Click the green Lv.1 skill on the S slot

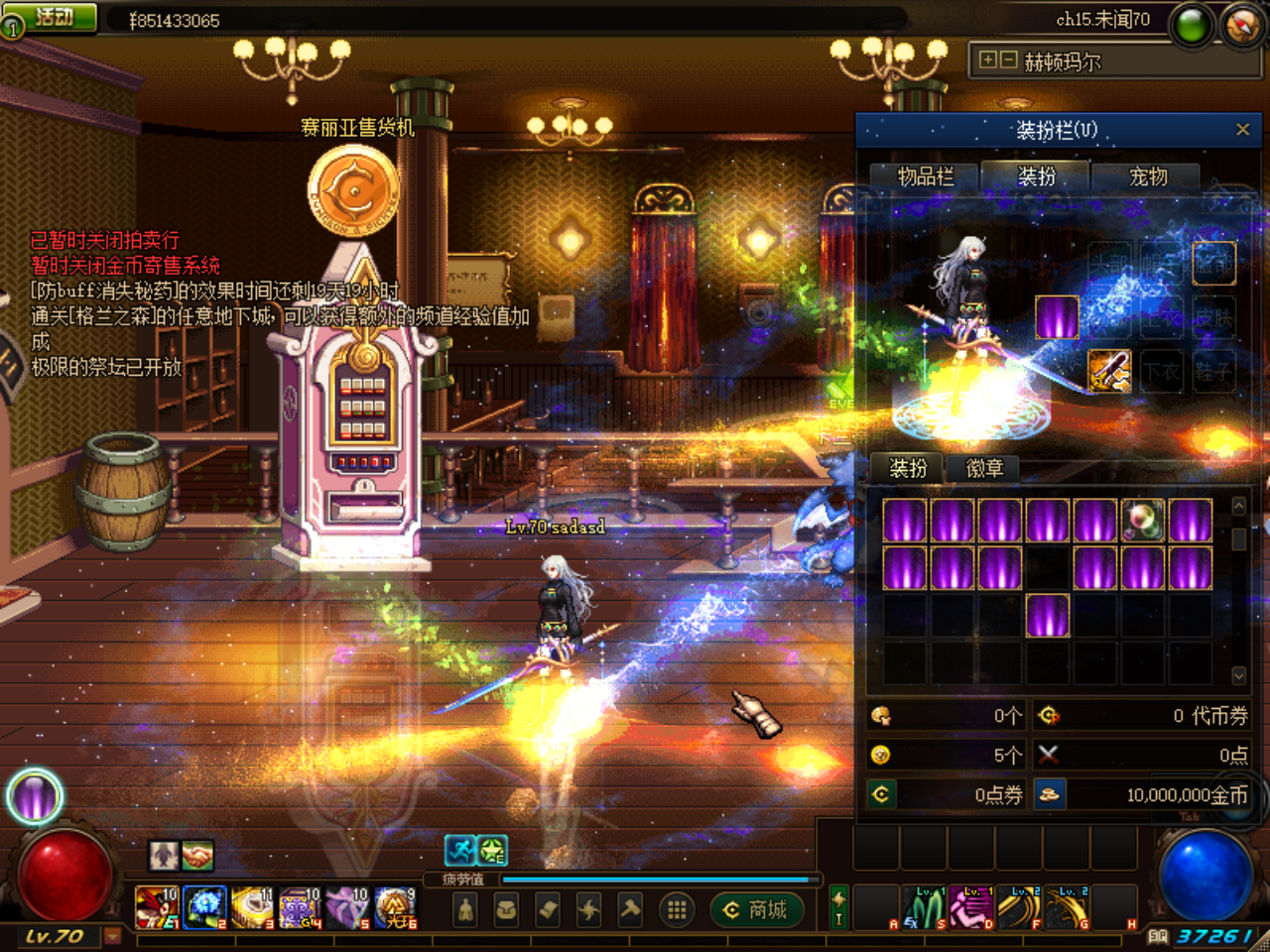[924, 906]
